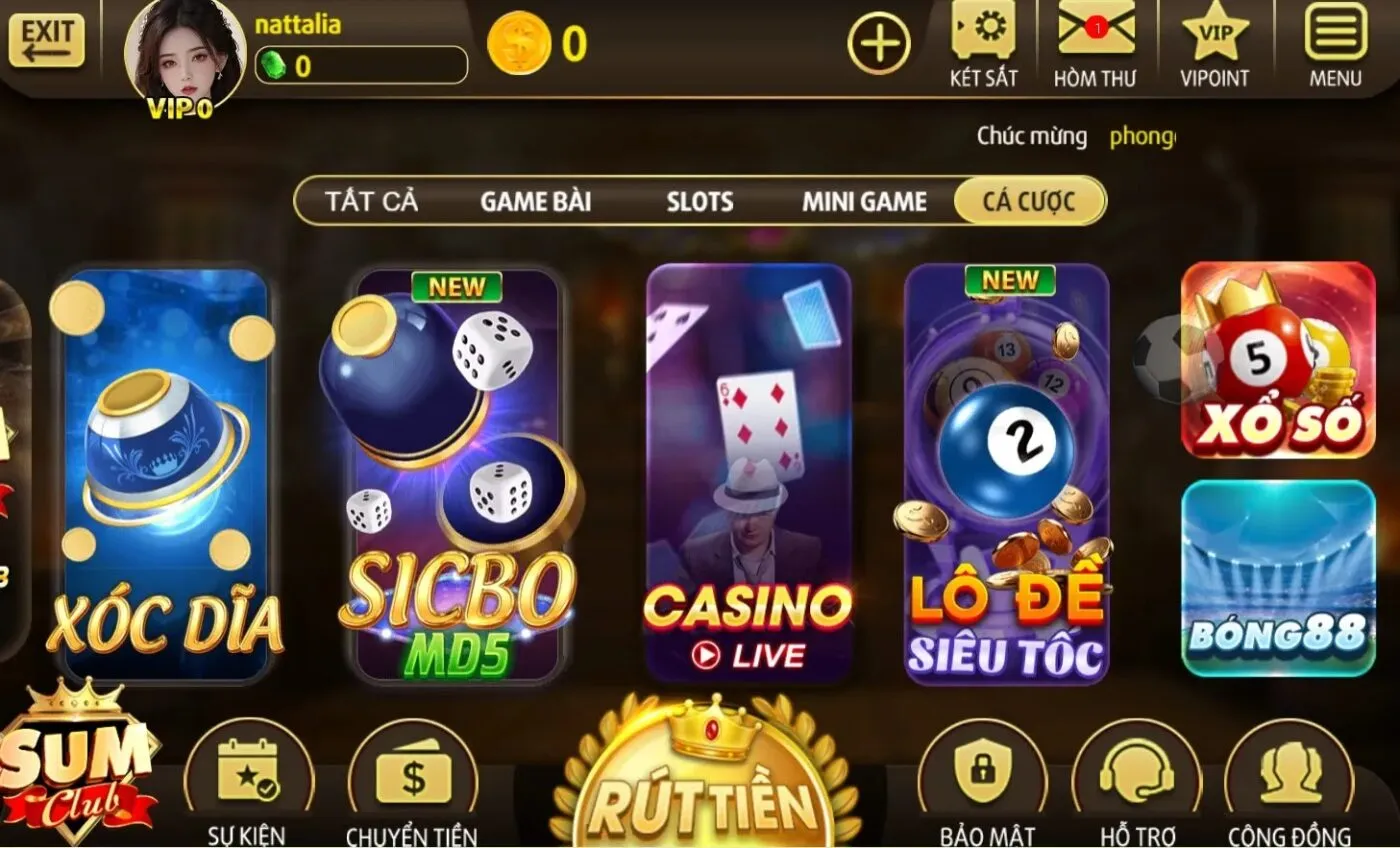The width and height of the screenshot is (1400, 848).
Task: Tap the plus icon to add coins
Action: [880, 44]
